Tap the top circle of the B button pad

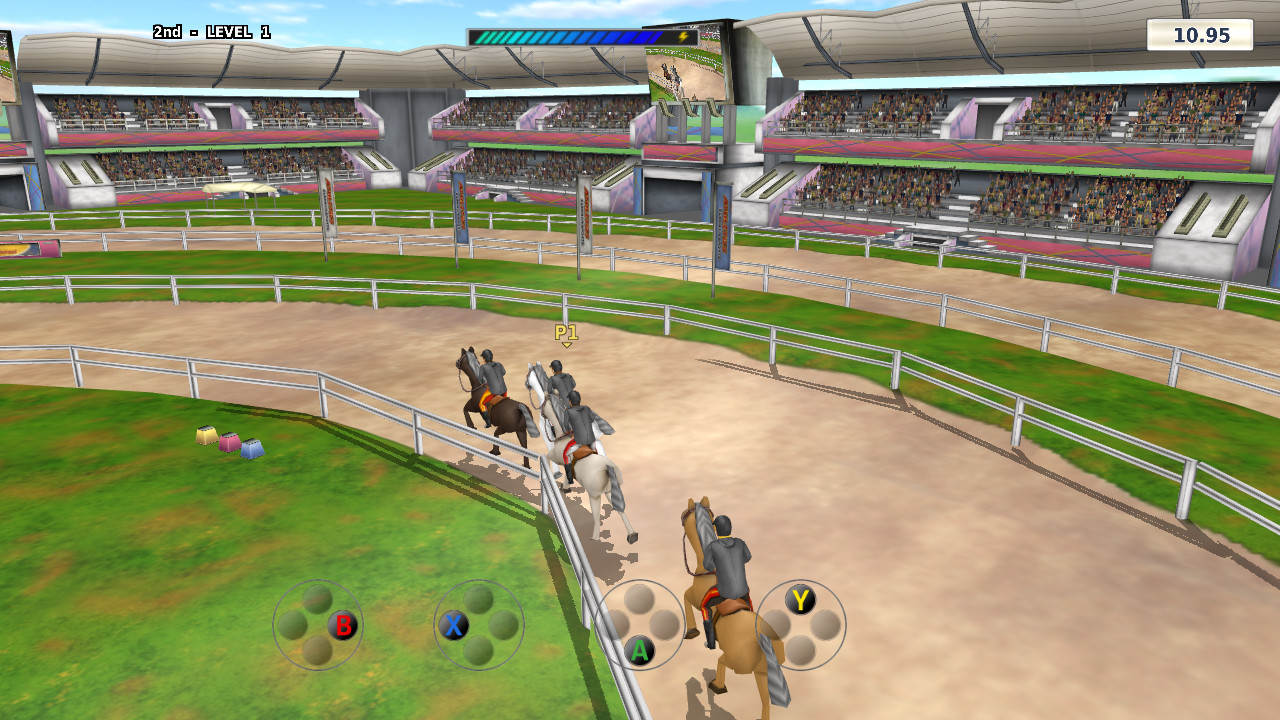318,597
